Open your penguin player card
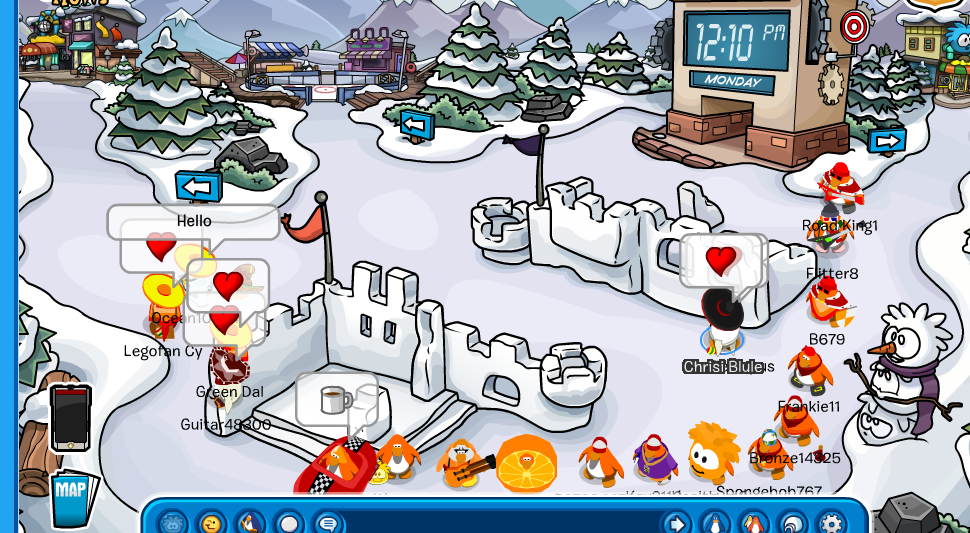Image resolution: width=970 pixels, height=533 pixels. 715,523
